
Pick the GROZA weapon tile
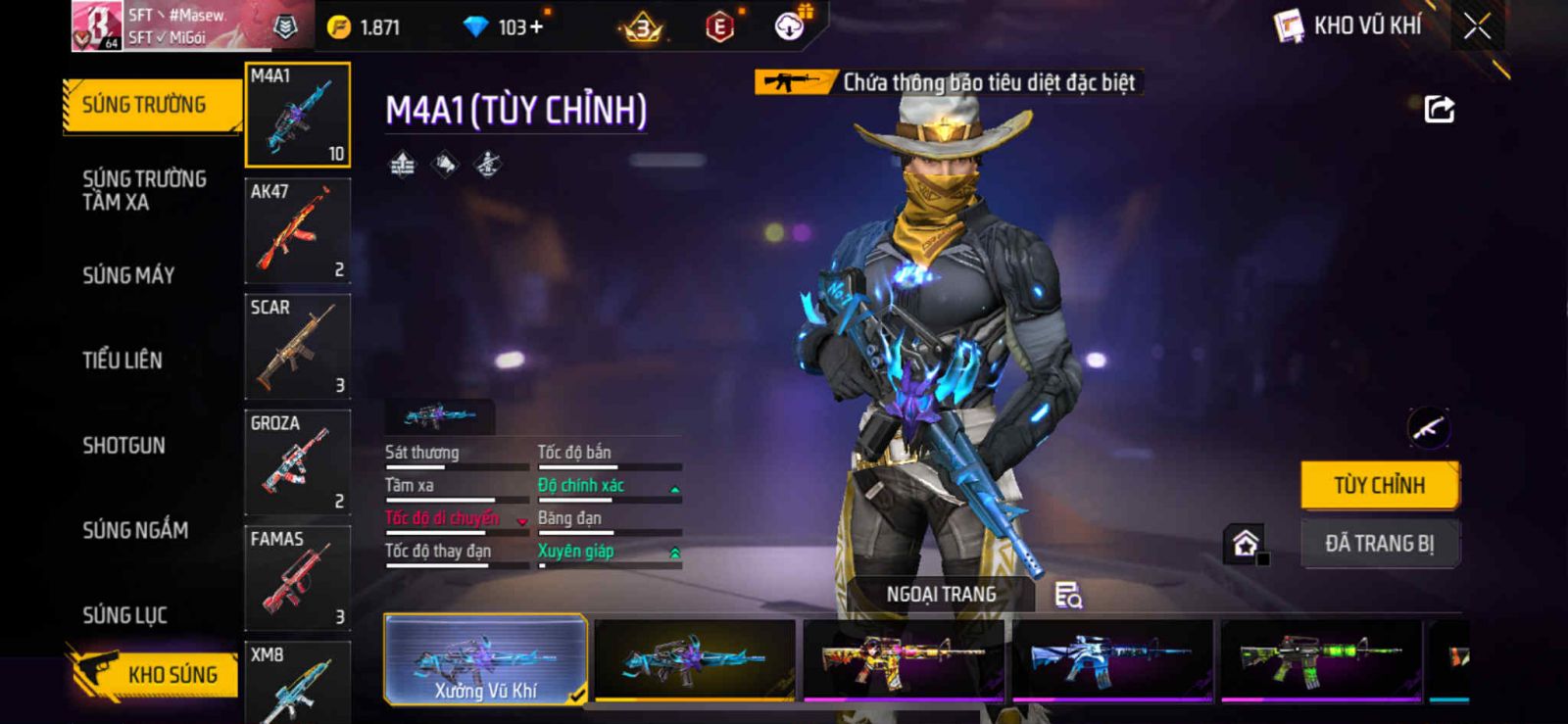[297, 462]
